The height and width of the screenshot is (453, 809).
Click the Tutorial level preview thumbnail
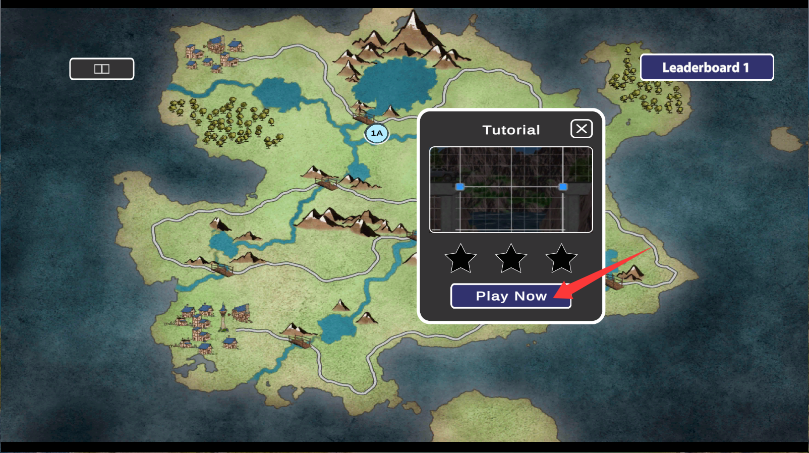pyautogui.click(x=511, y=189)
